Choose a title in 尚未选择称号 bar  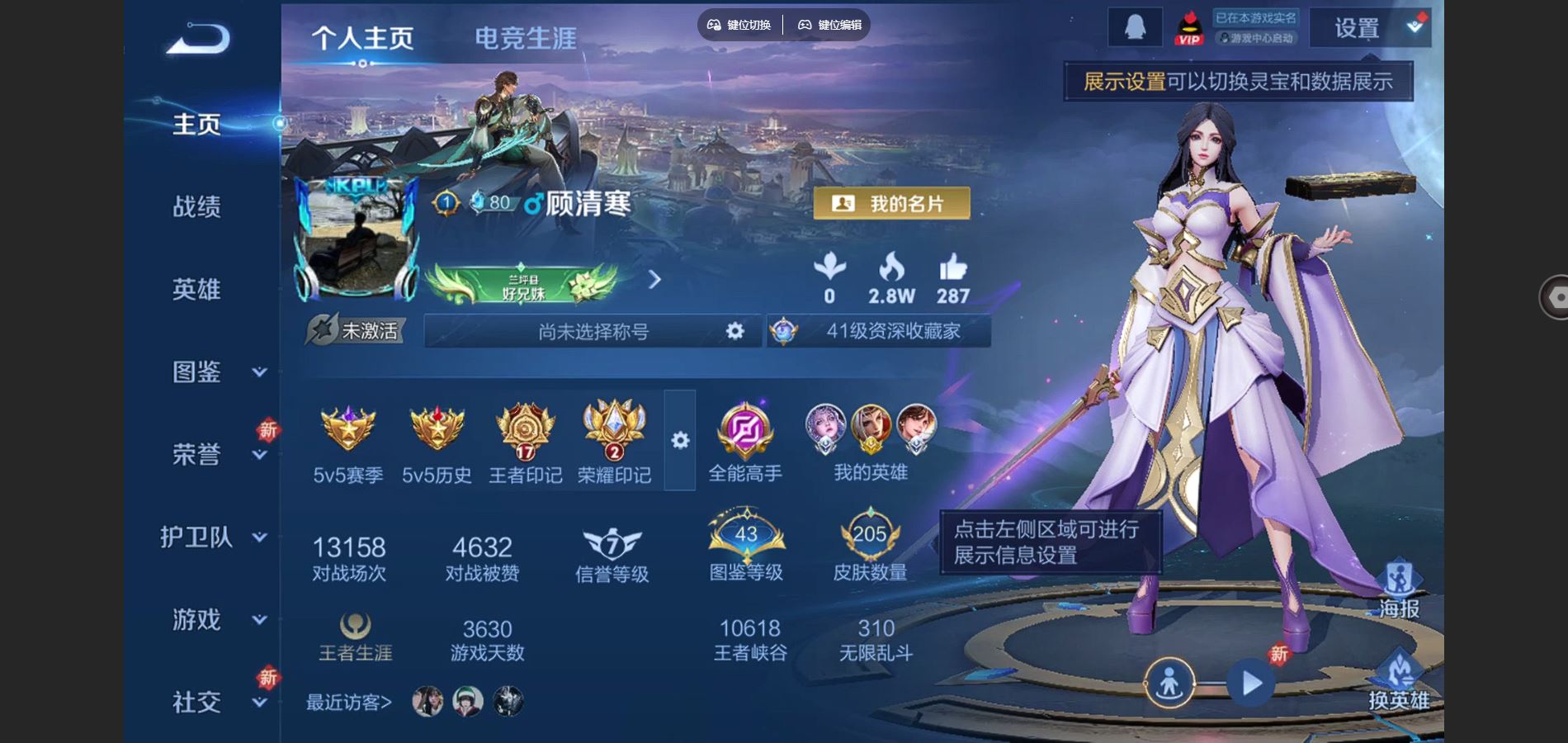(x=593, y=331)
